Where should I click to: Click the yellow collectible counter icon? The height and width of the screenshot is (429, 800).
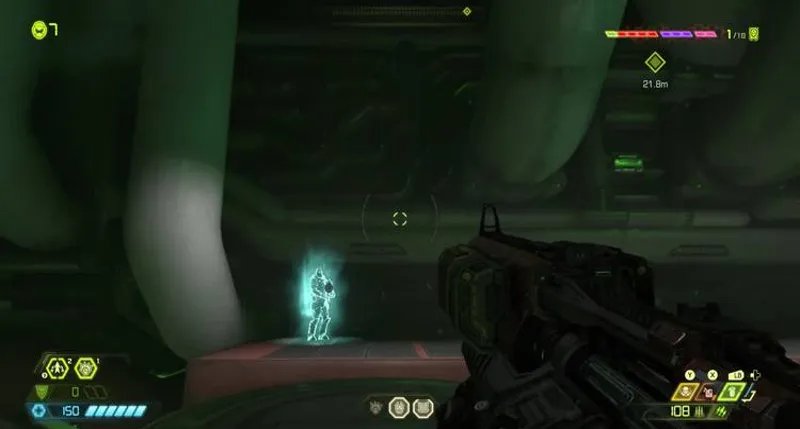coord(753,34)
